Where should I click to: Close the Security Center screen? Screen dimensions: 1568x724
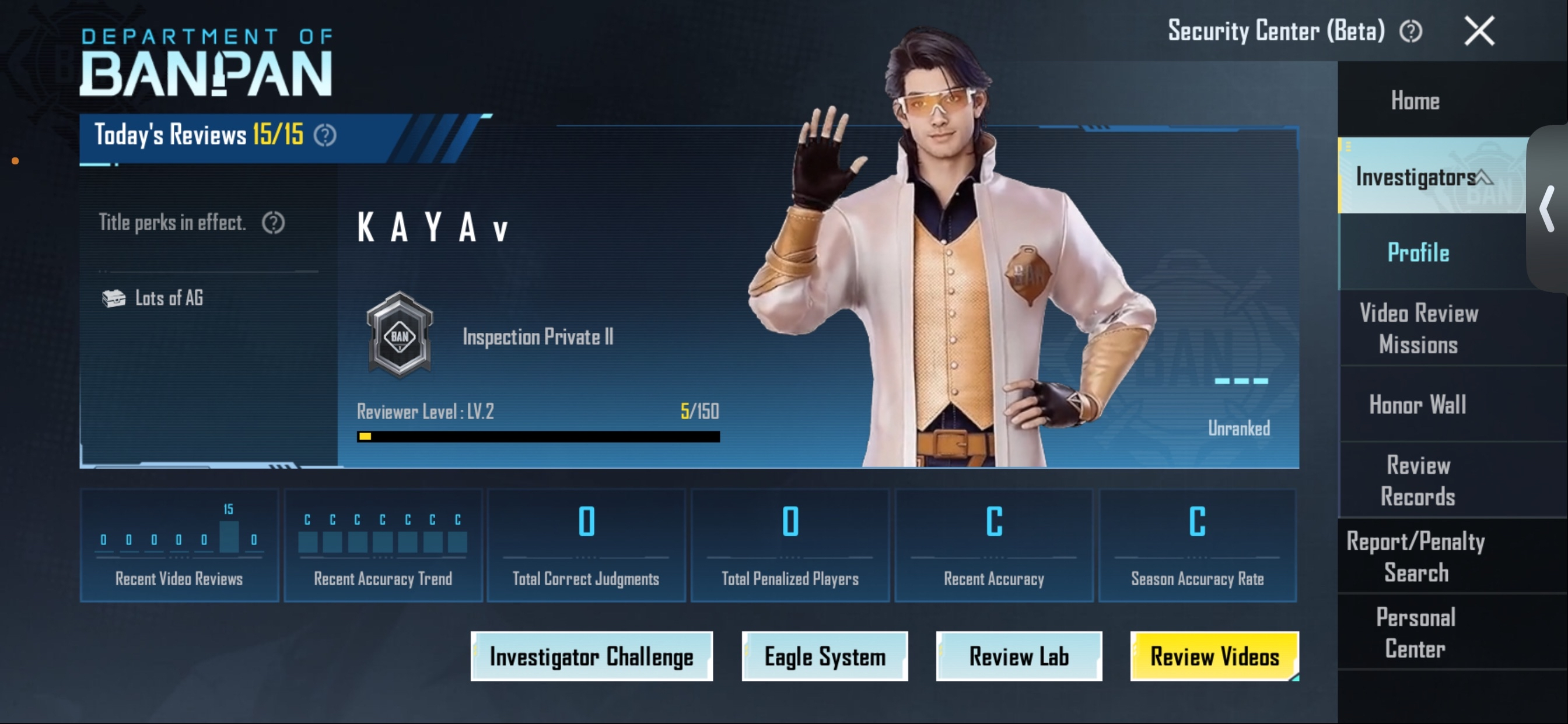coord(1479,31)
